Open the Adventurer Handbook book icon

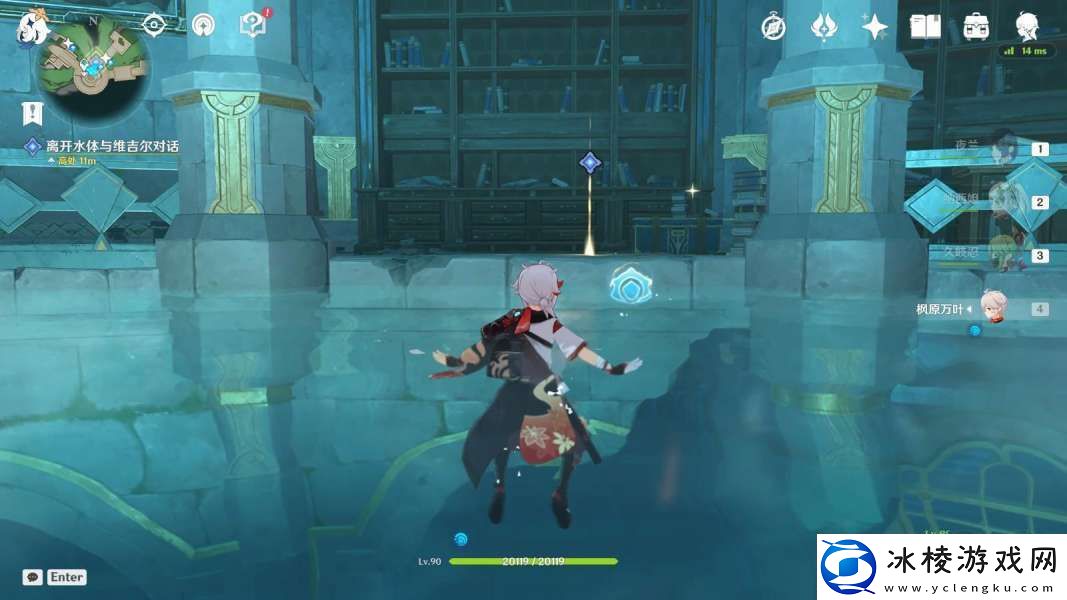coord(925,27)
